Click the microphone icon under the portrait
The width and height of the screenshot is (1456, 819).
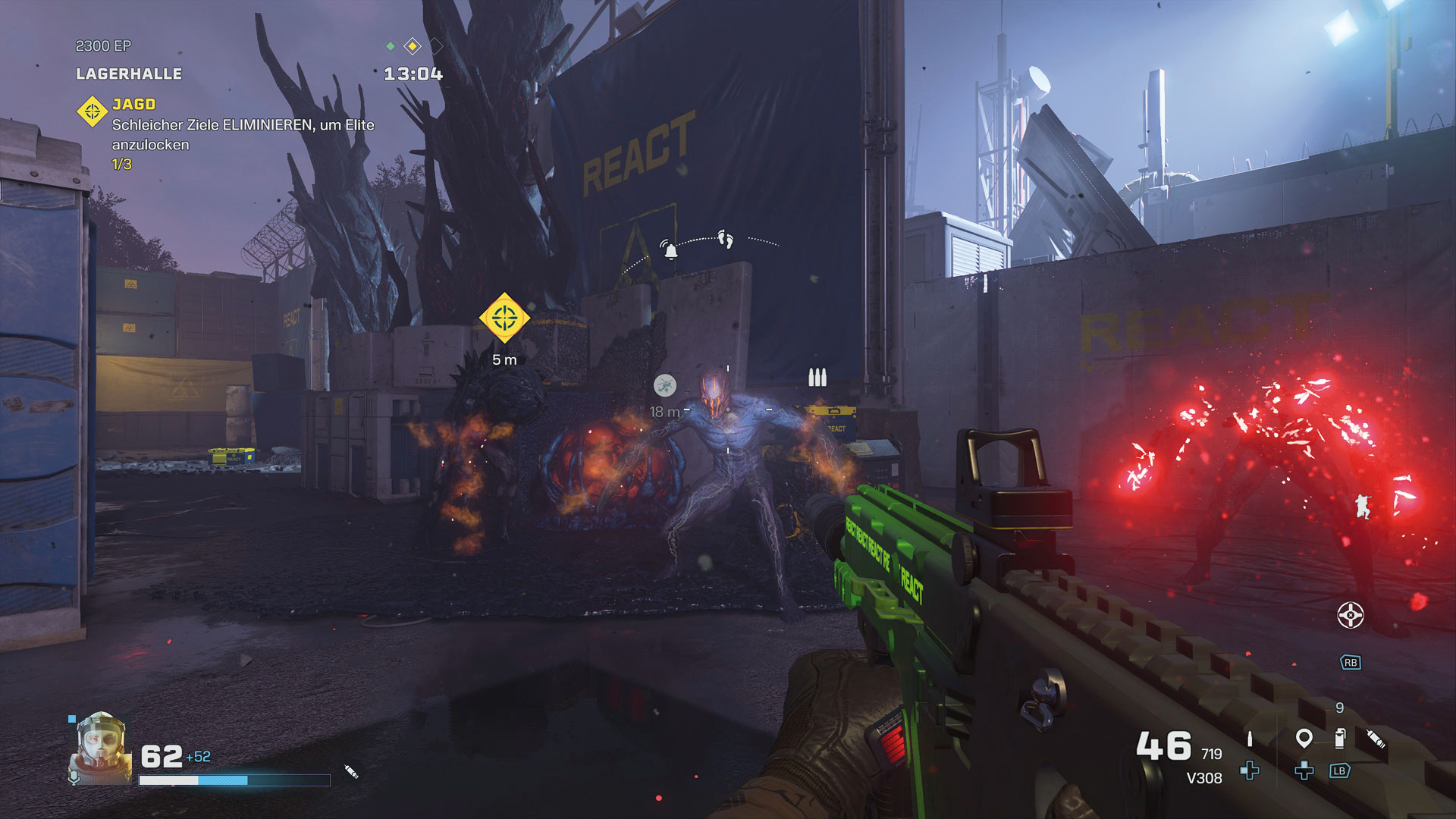point(74,778)
